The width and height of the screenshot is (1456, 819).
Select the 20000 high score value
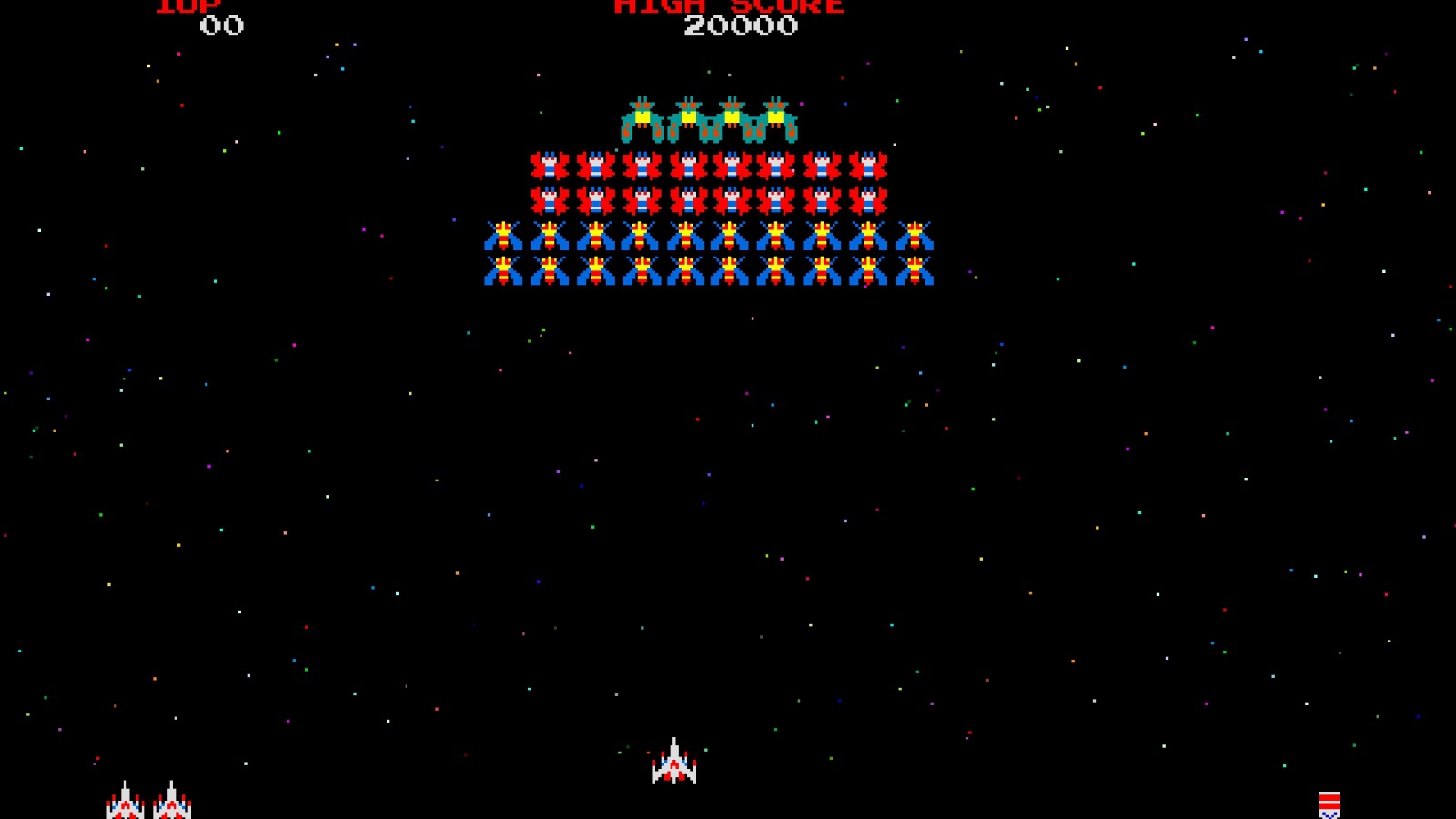pos(740,27)
